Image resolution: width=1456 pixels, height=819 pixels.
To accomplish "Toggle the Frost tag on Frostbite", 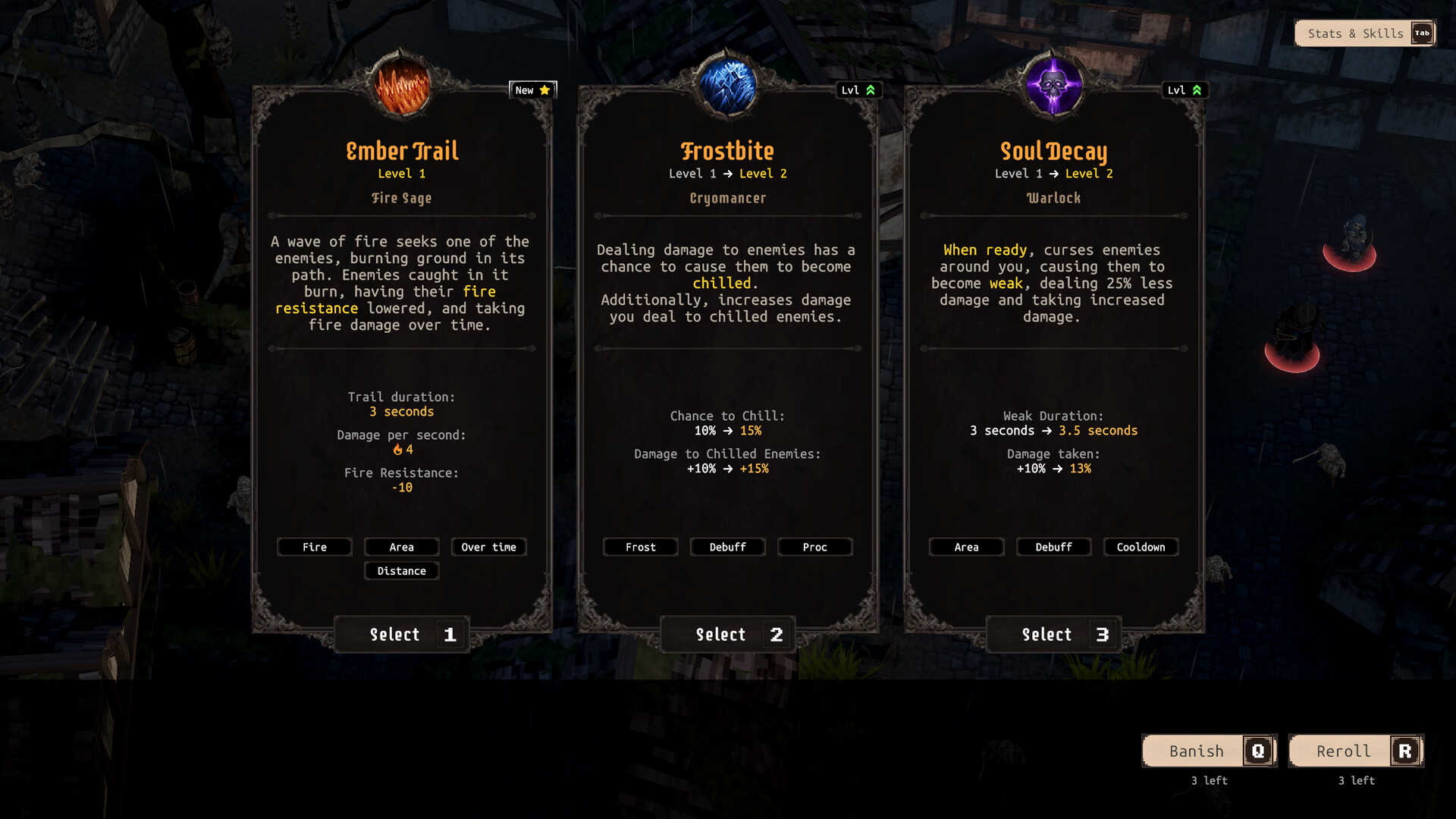I will coord(640,547).
